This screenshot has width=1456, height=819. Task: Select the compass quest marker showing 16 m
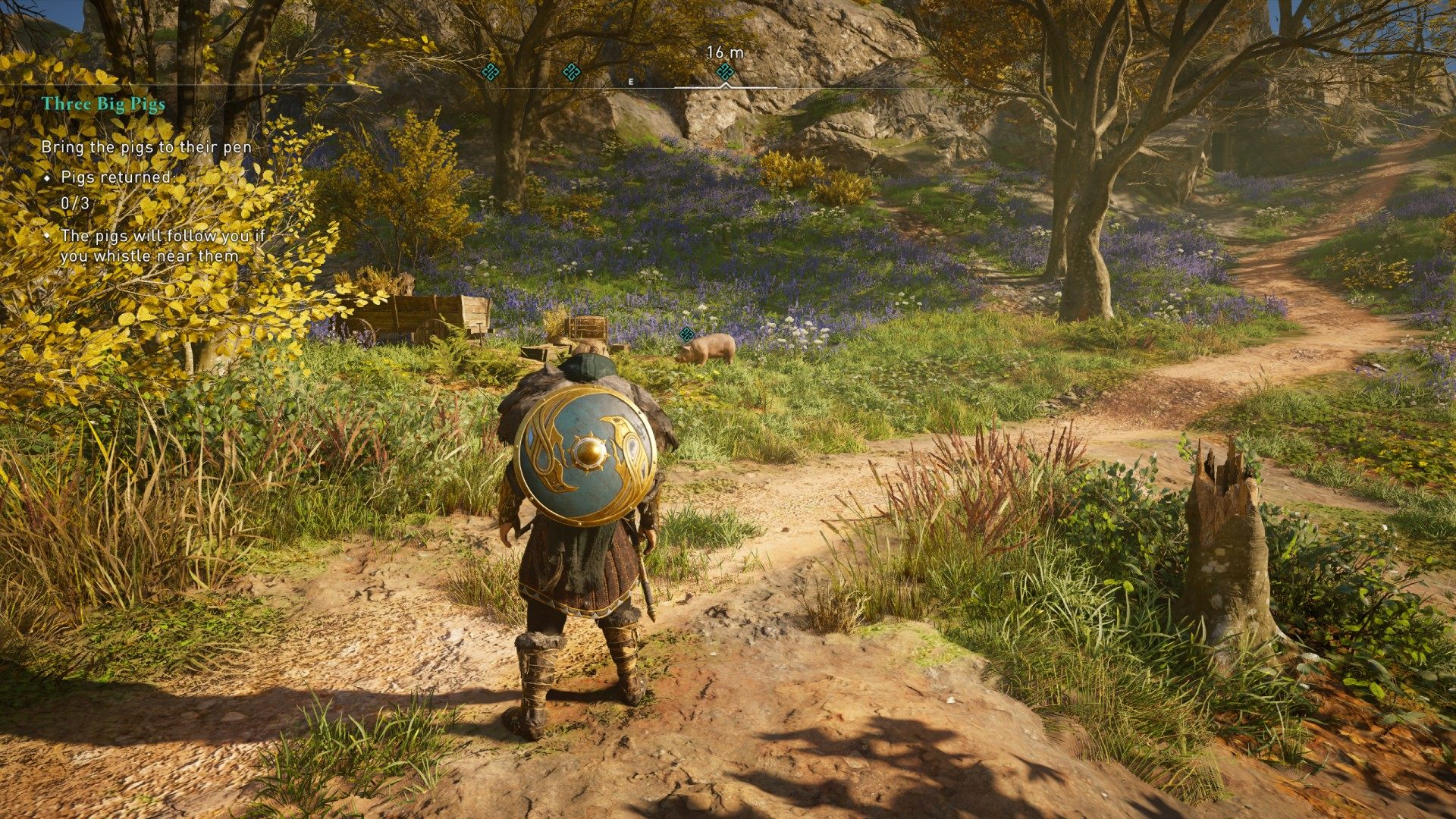[x=725, y=72]
